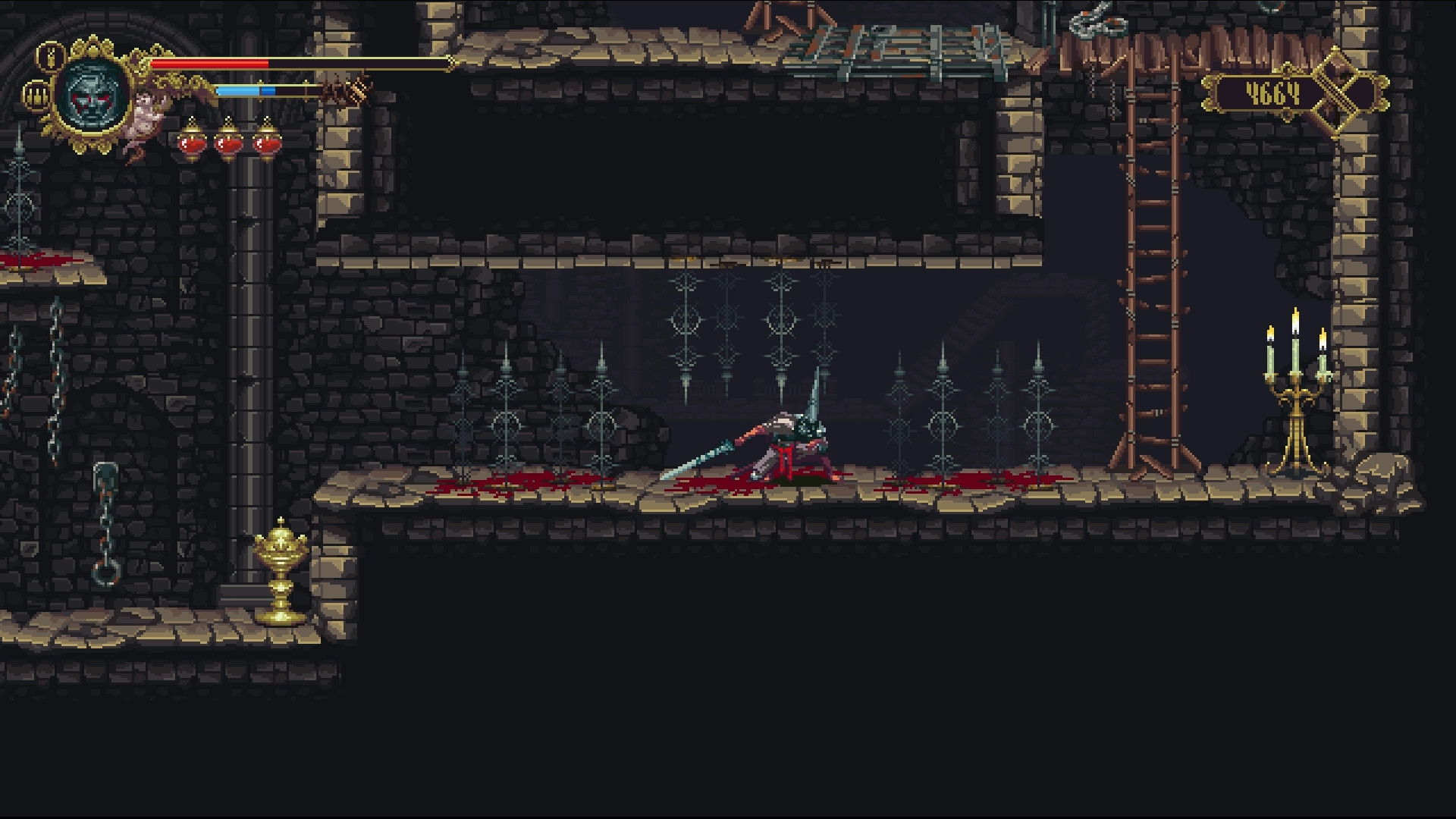
Task: Click the cherub figure holding the portrait frame
Action: 146,115
